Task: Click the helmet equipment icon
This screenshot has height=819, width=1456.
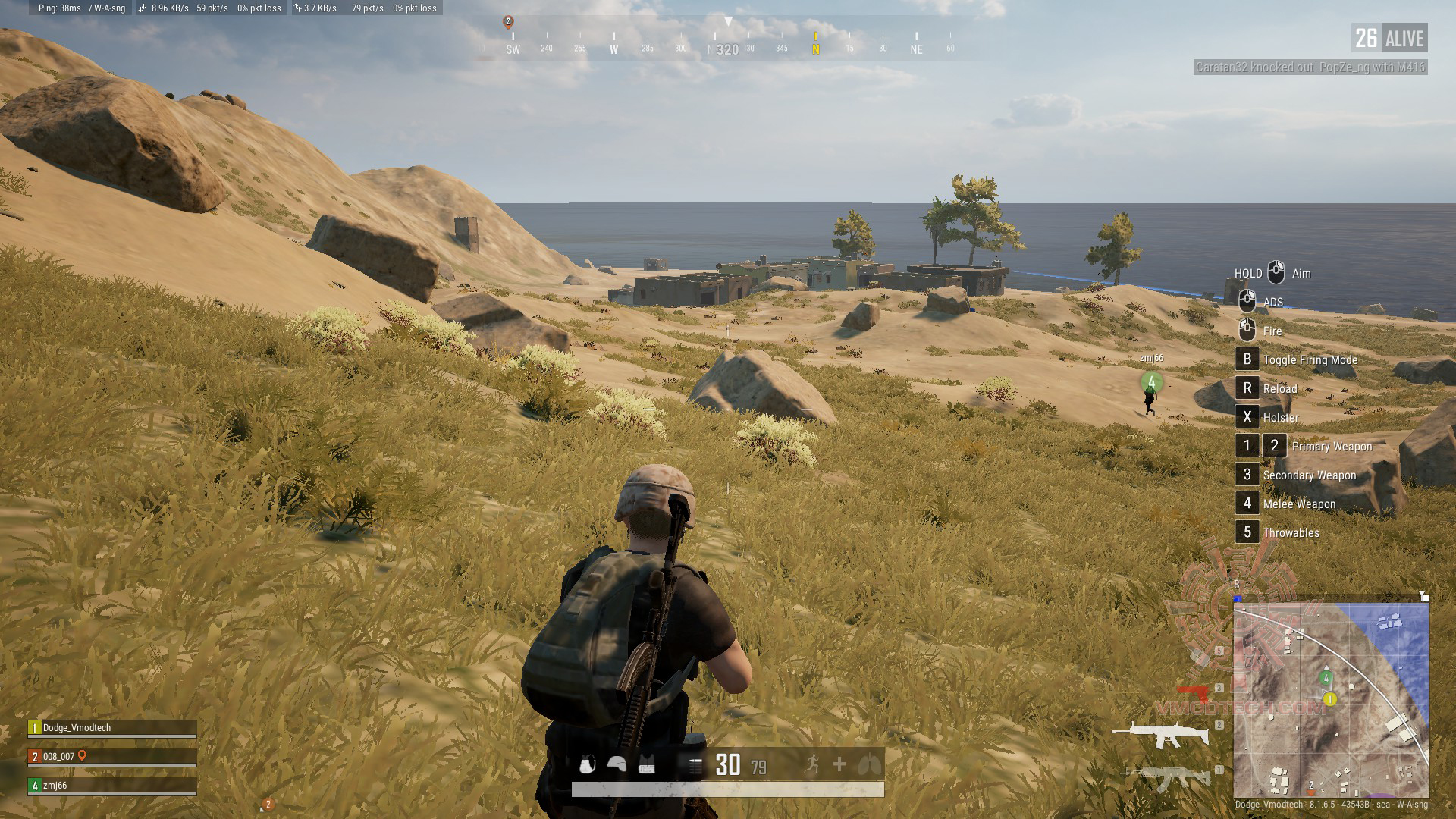Action: point(617,765)
